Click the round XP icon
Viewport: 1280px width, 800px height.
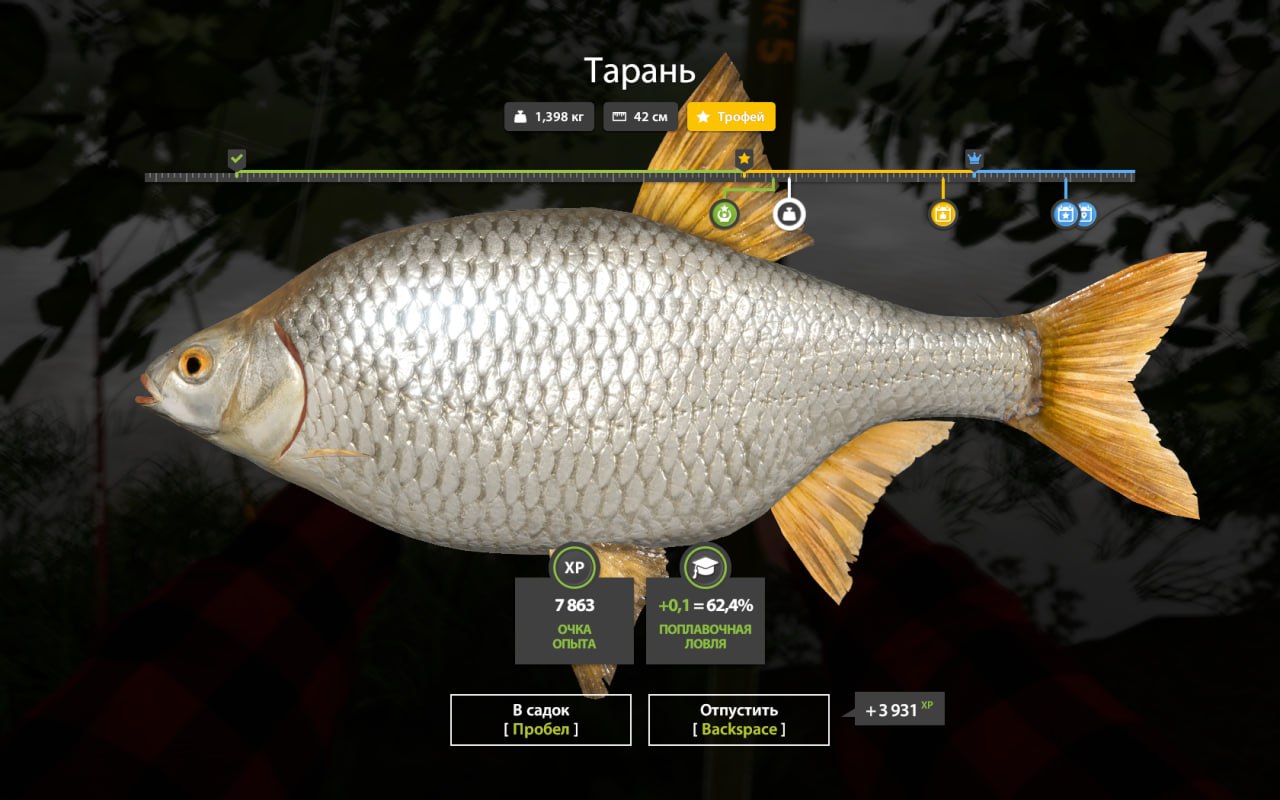(574, 567)
